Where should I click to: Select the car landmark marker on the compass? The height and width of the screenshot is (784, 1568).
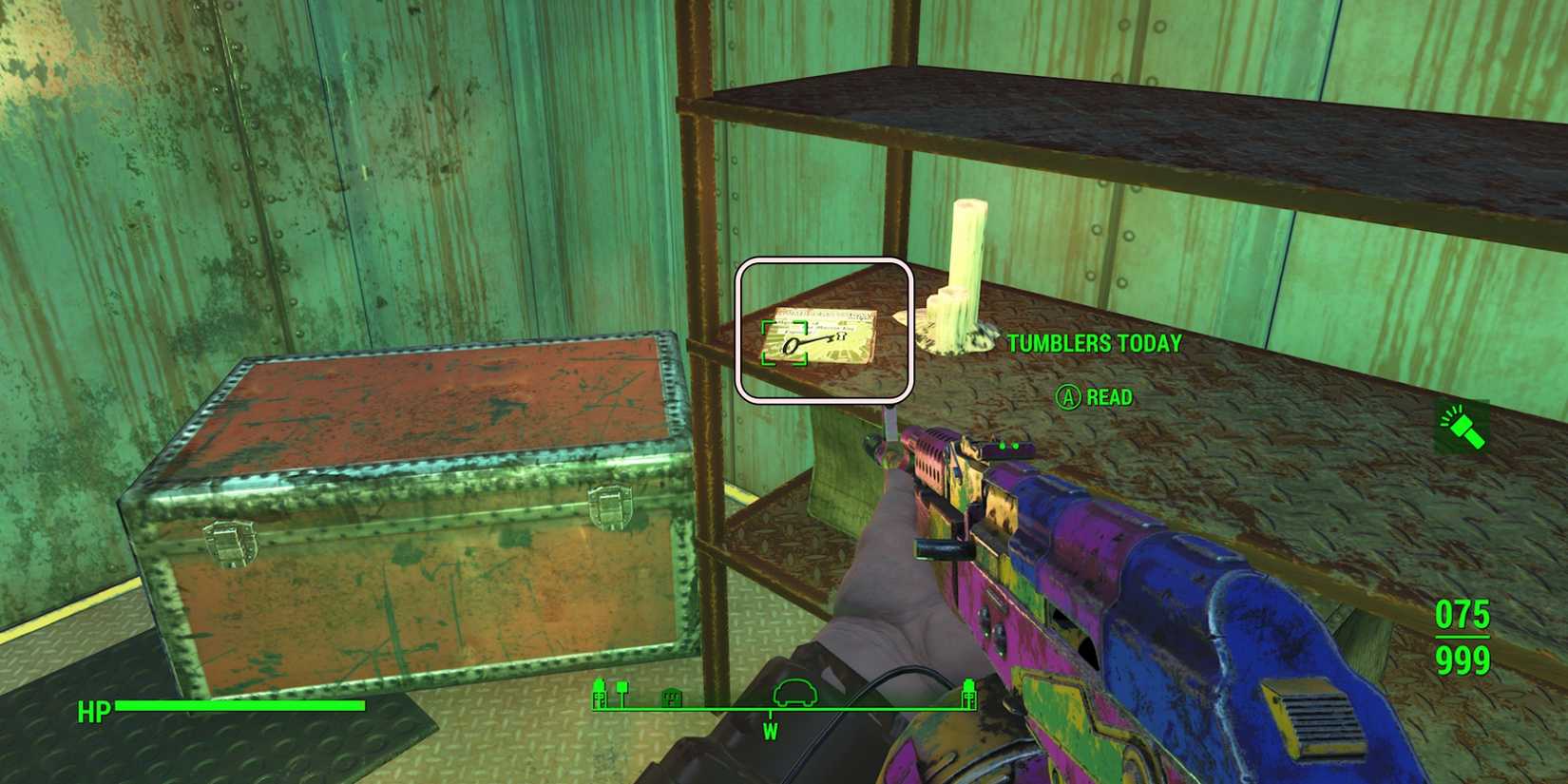[x=796, y=692]
